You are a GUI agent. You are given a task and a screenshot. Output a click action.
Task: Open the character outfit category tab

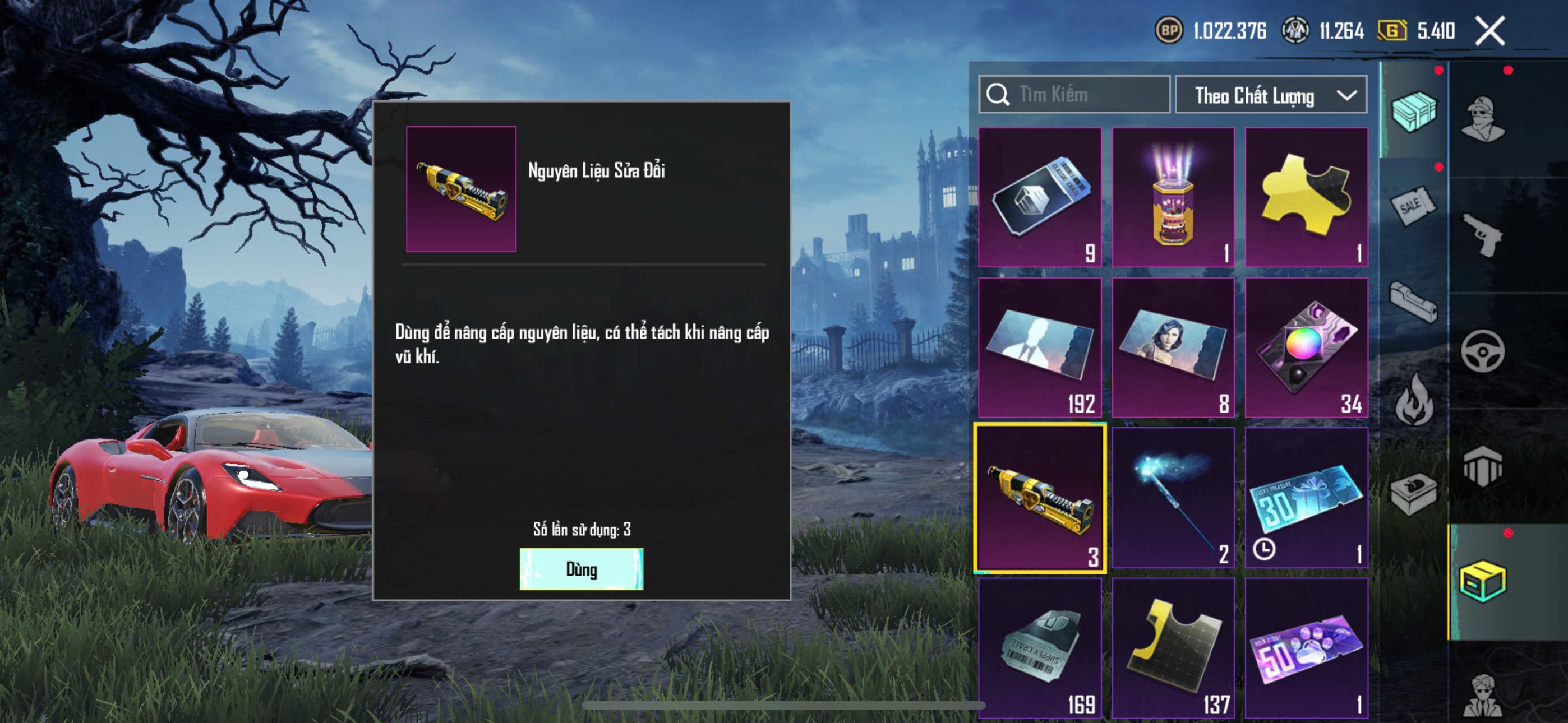pos(1482,119)
